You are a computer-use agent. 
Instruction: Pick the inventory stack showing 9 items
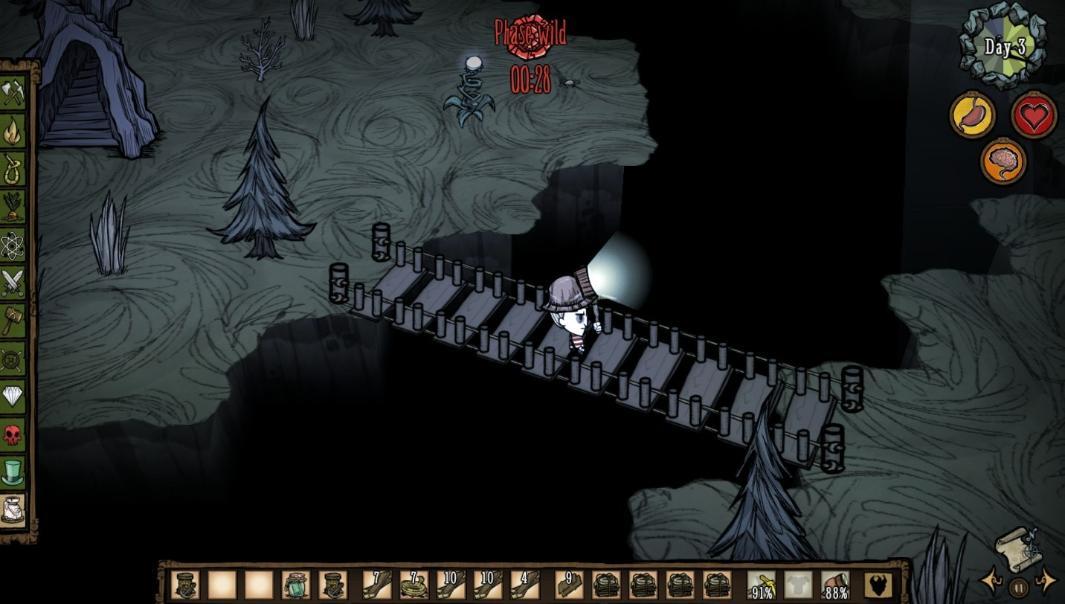tap(568, 584)
